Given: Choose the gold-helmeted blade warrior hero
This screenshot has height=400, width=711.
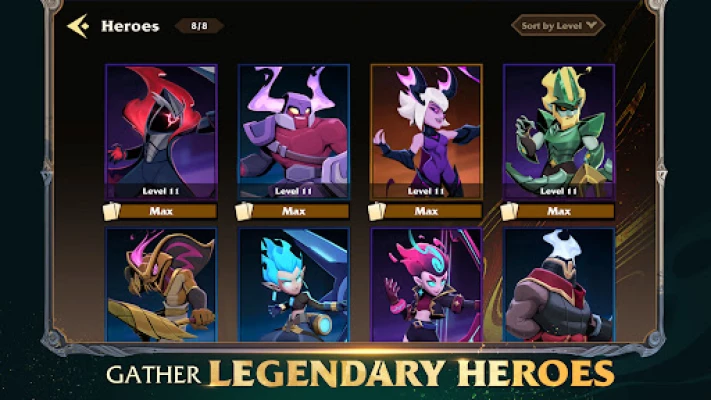Looking at the screenshot, I should (x=161, y=284).
